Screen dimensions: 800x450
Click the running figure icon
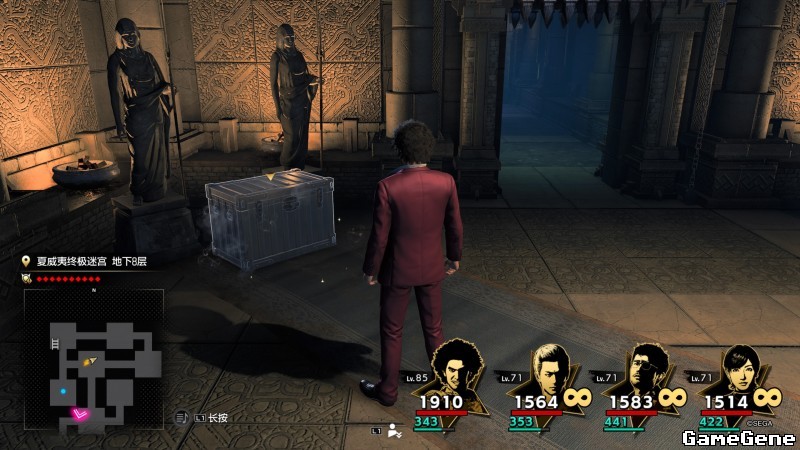tap(394, 431)
